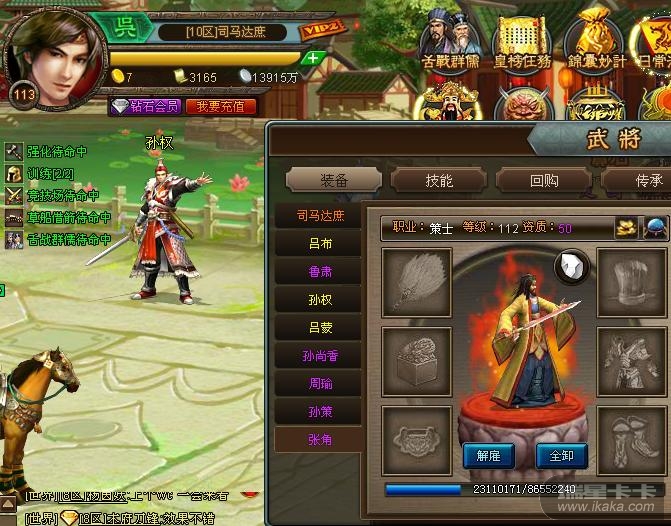Open the 技能 skills tab
Viewport: 671px width, 526px height.
(438, 181)
